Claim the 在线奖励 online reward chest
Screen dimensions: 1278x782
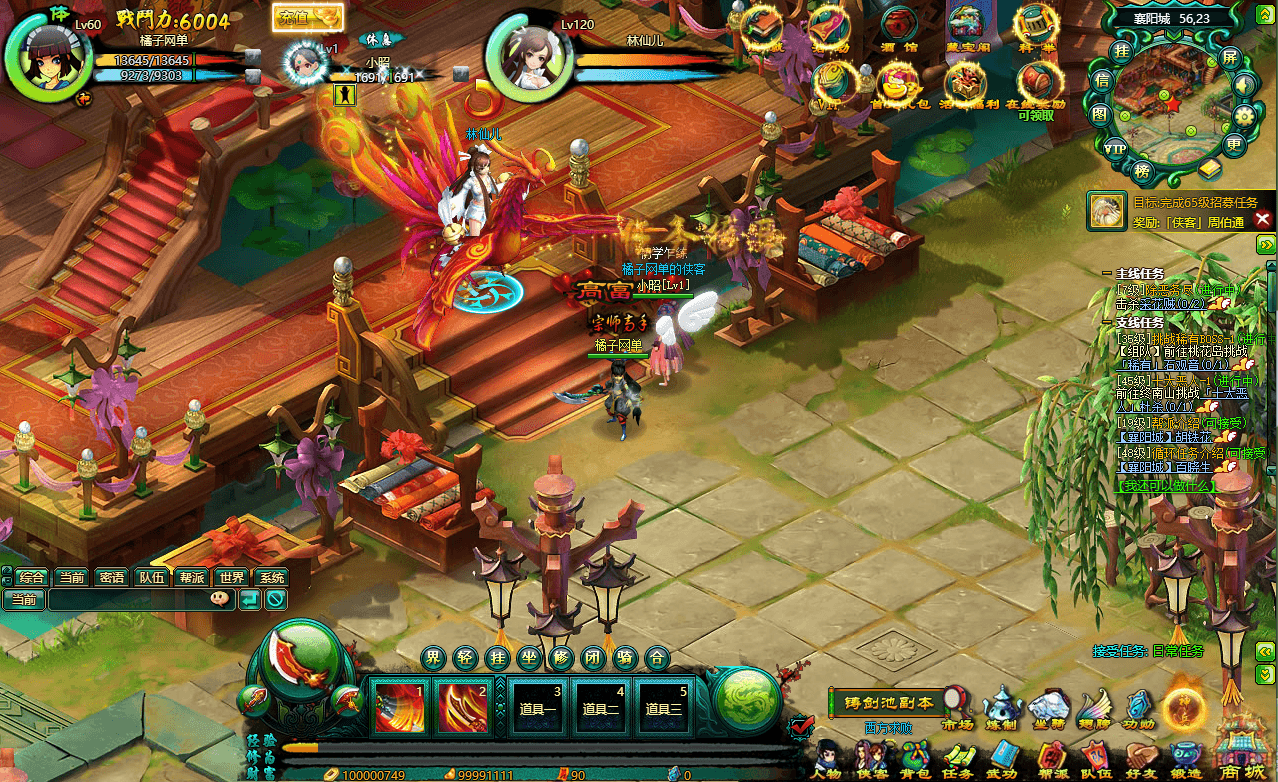pos(1036,84)
